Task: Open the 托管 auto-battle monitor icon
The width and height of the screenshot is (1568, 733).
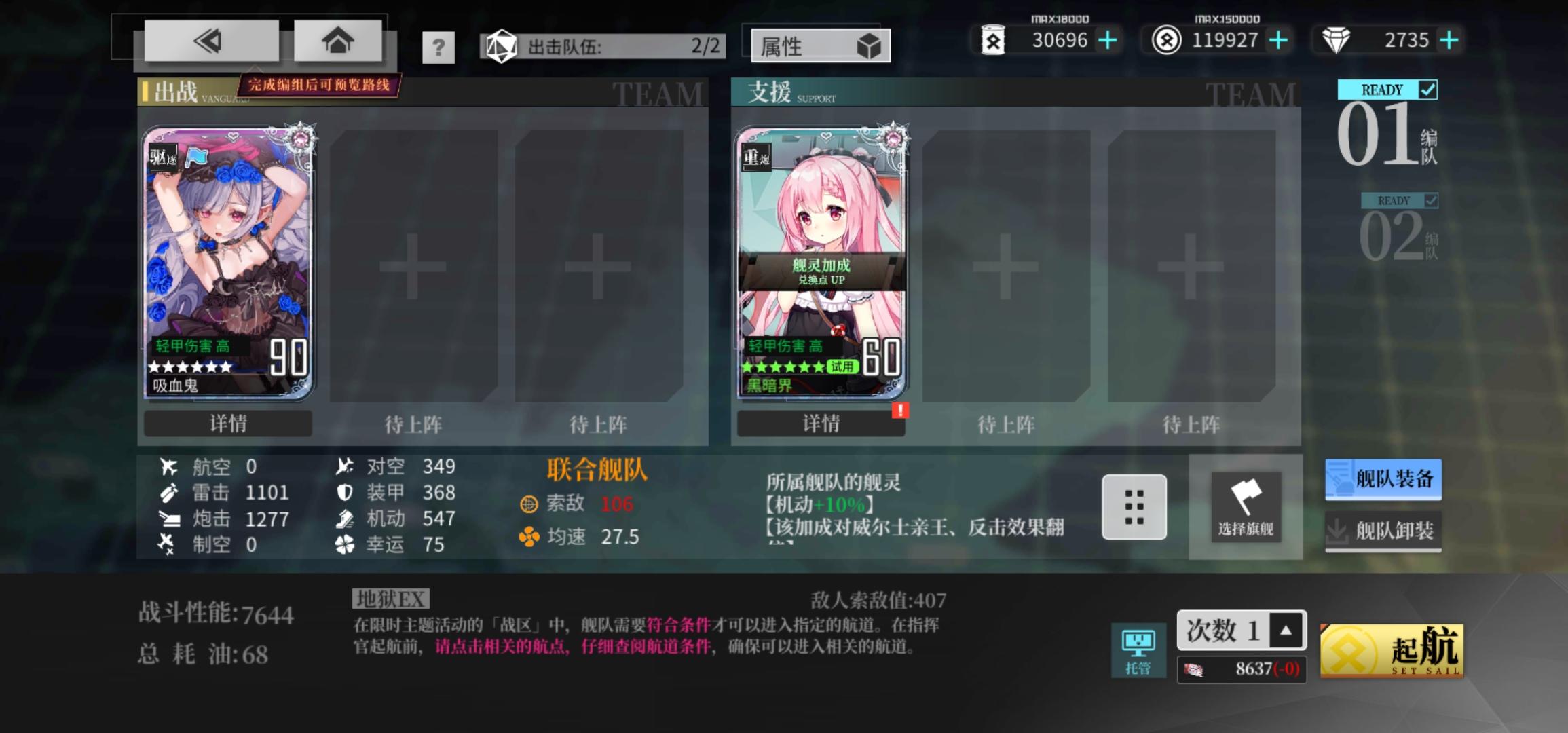Action: [1140, 645]
